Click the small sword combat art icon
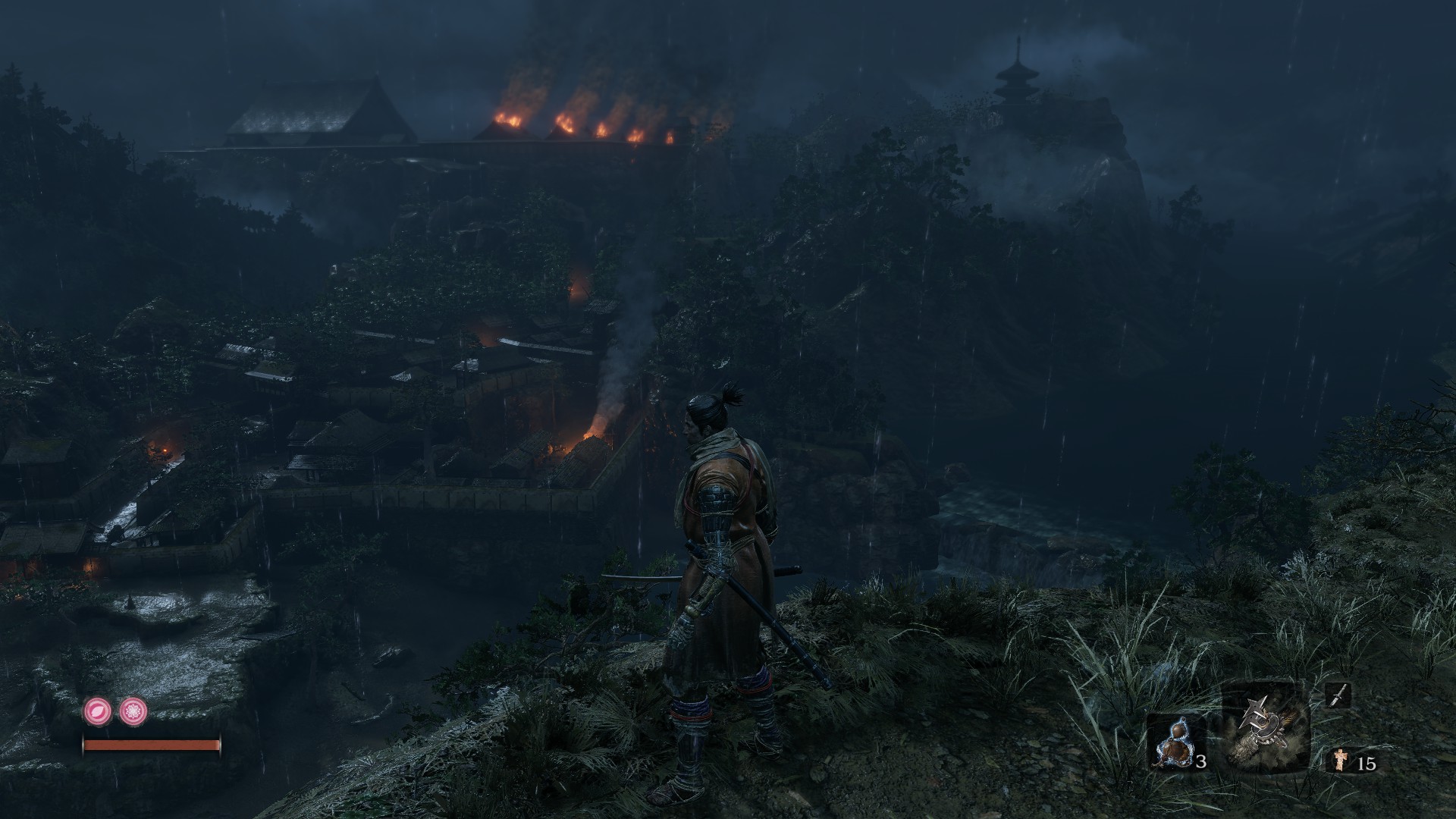Viewport: 1456px width, 819px height. click(1338, 695)
